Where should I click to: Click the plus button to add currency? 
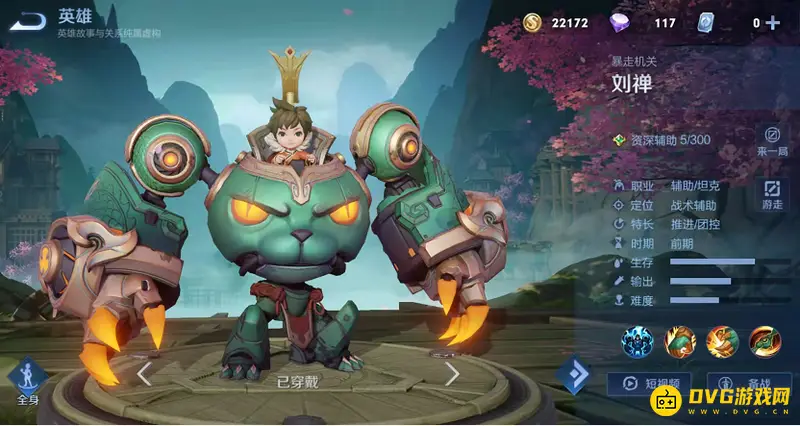coord(772,23)
